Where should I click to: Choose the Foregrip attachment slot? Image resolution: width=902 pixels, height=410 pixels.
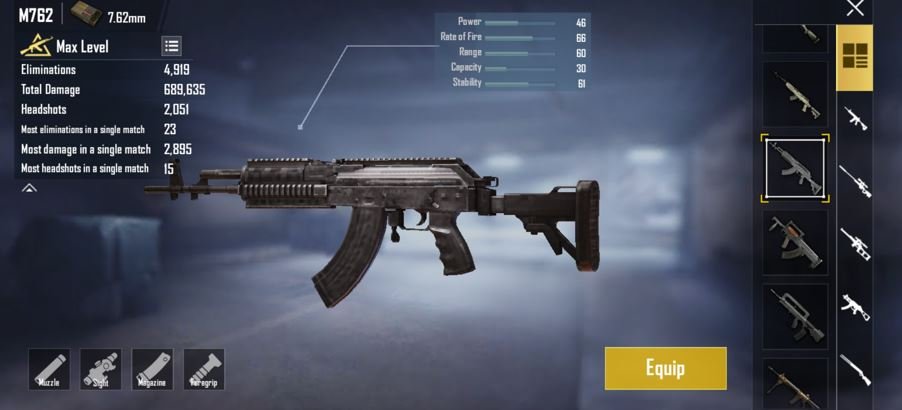[204, 369]
